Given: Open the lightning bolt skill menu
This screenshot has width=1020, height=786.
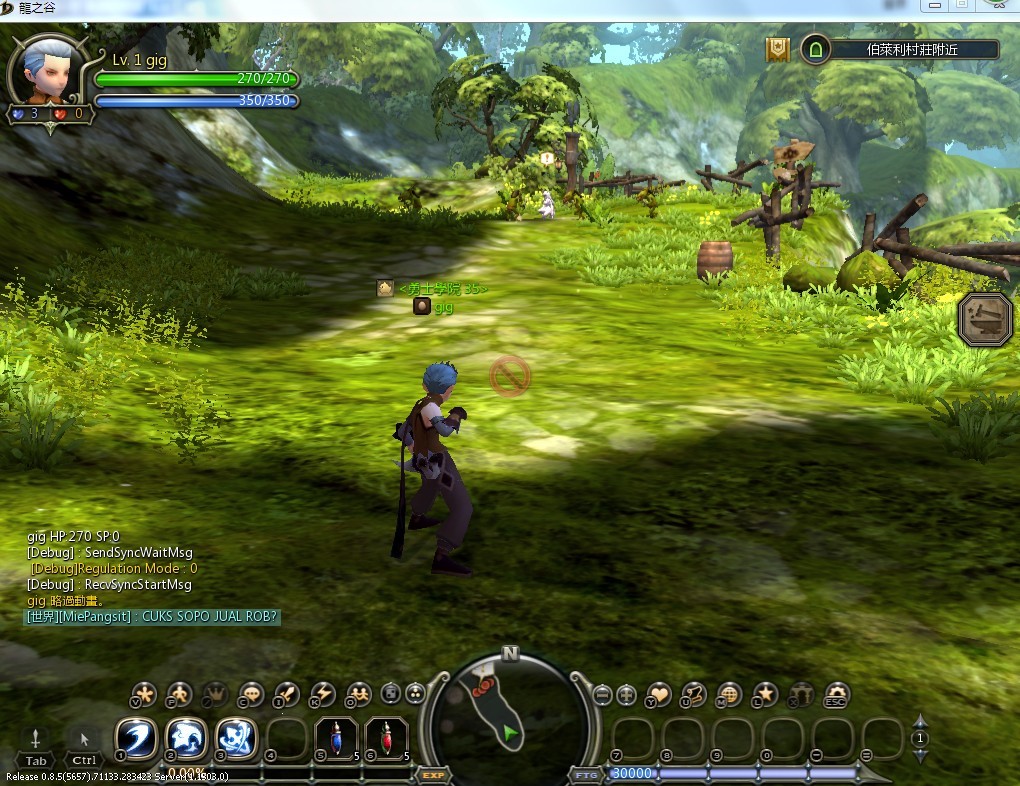Looking at the screenshot, I should (322, 694).
